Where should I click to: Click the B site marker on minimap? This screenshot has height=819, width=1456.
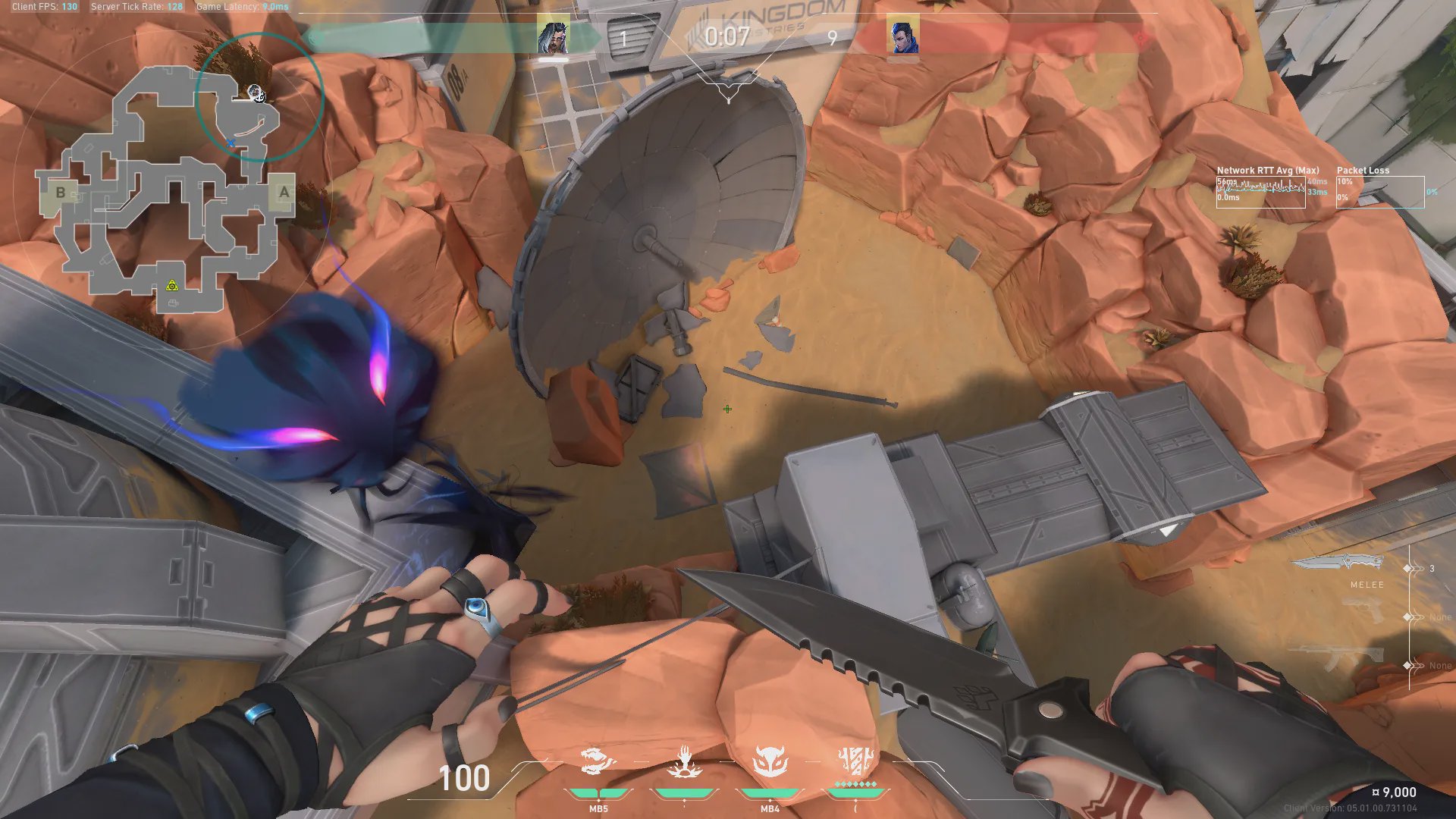pyautogui.click(x=61, y=193)
